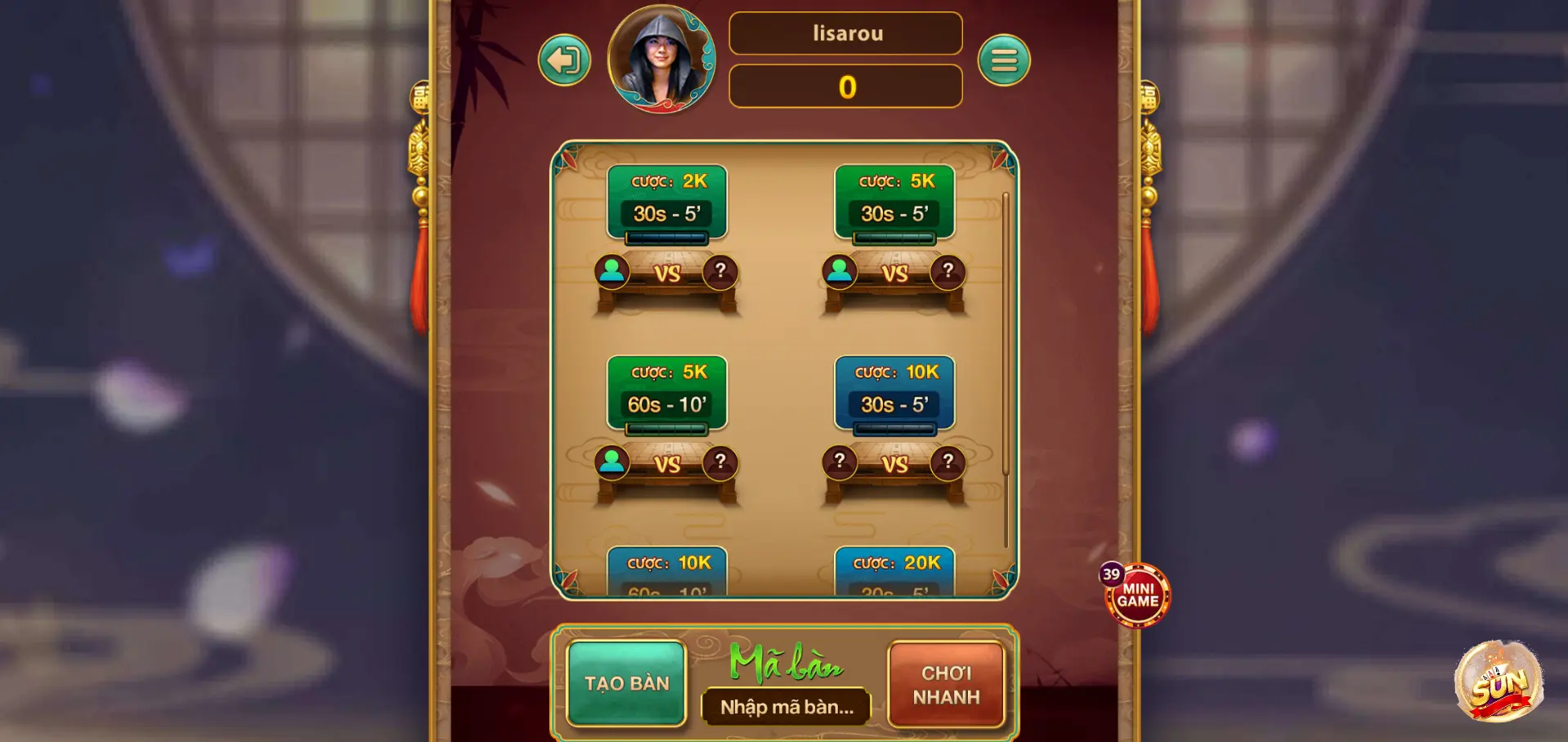Focus the Nhập mã bàn input field

[786, 707]
